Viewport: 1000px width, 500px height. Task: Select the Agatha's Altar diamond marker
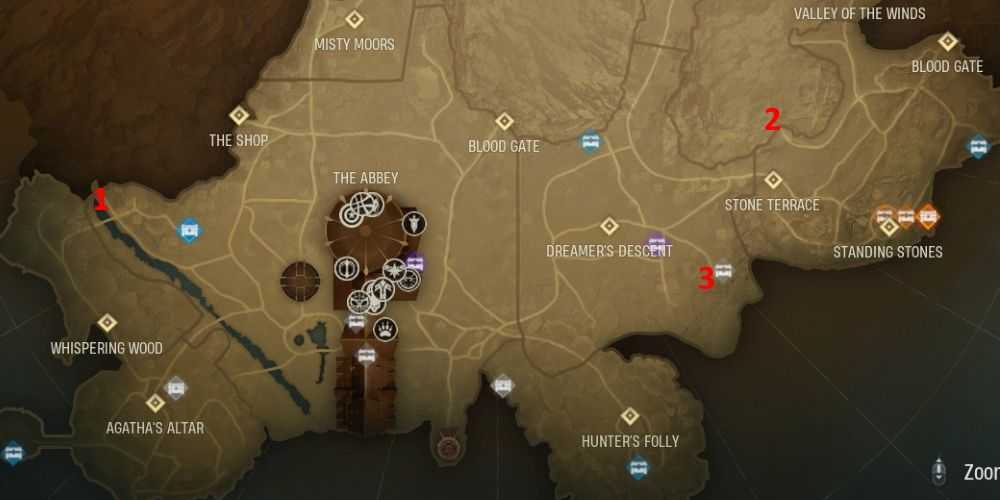(x=155, y=403)
